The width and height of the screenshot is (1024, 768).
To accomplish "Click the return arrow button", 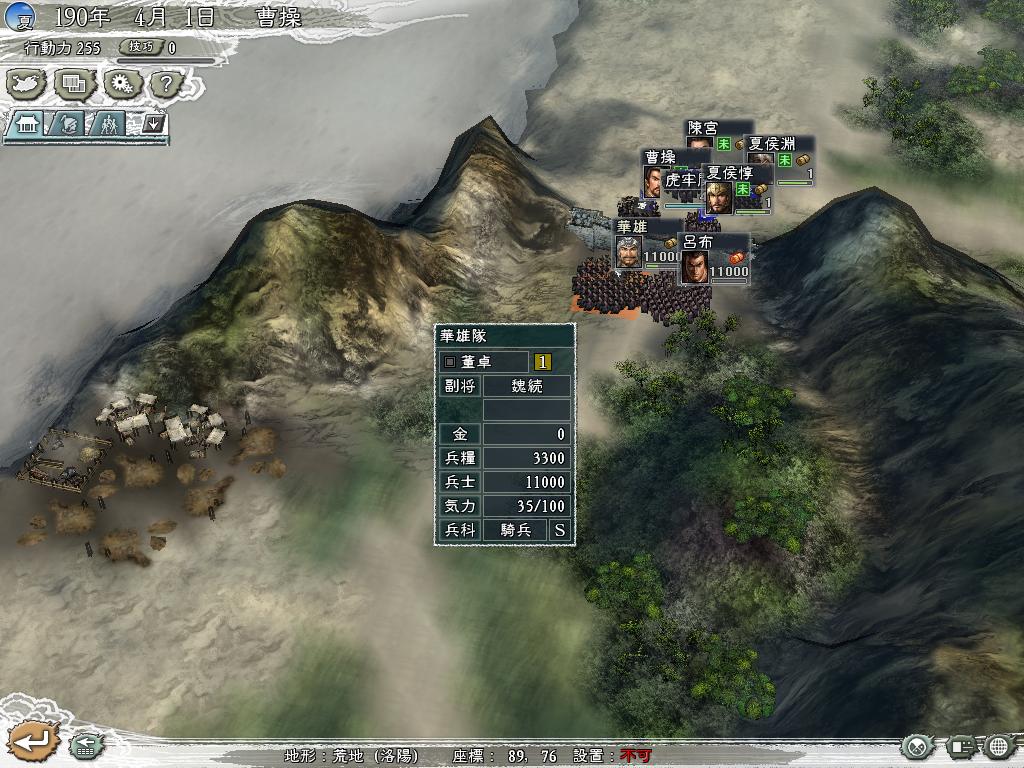I will (30, 742).
